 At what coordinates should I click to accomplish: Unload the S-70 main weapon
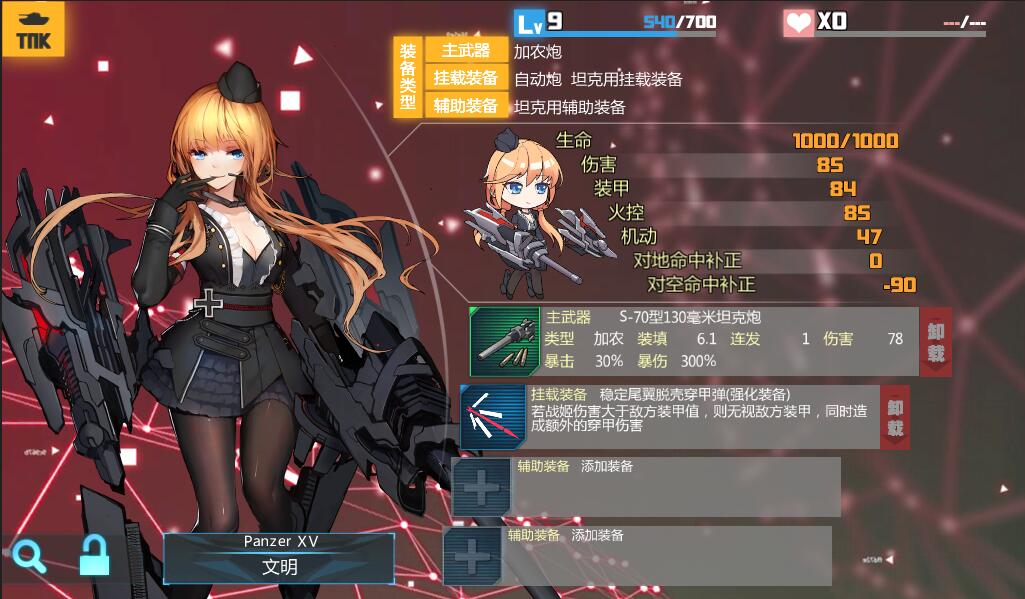(x=935, y=341)
